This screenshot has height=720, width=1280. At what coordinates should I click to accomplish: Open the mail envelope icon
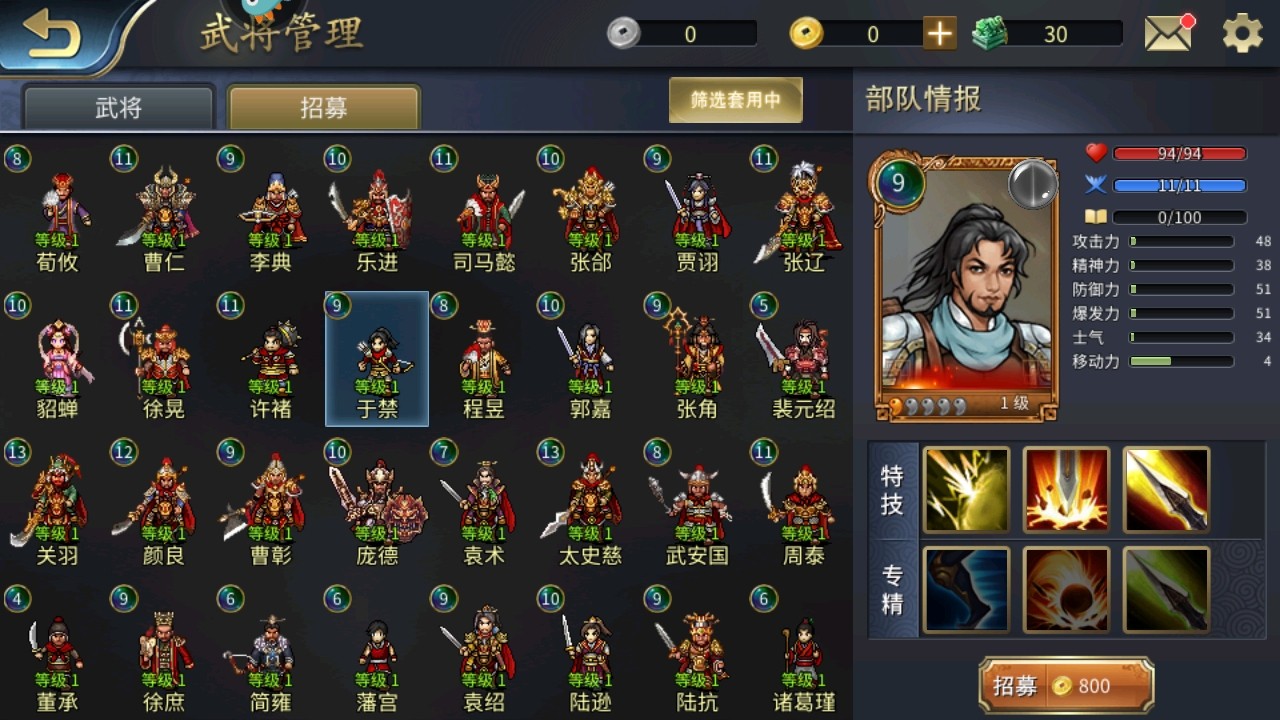point(1168,34)
